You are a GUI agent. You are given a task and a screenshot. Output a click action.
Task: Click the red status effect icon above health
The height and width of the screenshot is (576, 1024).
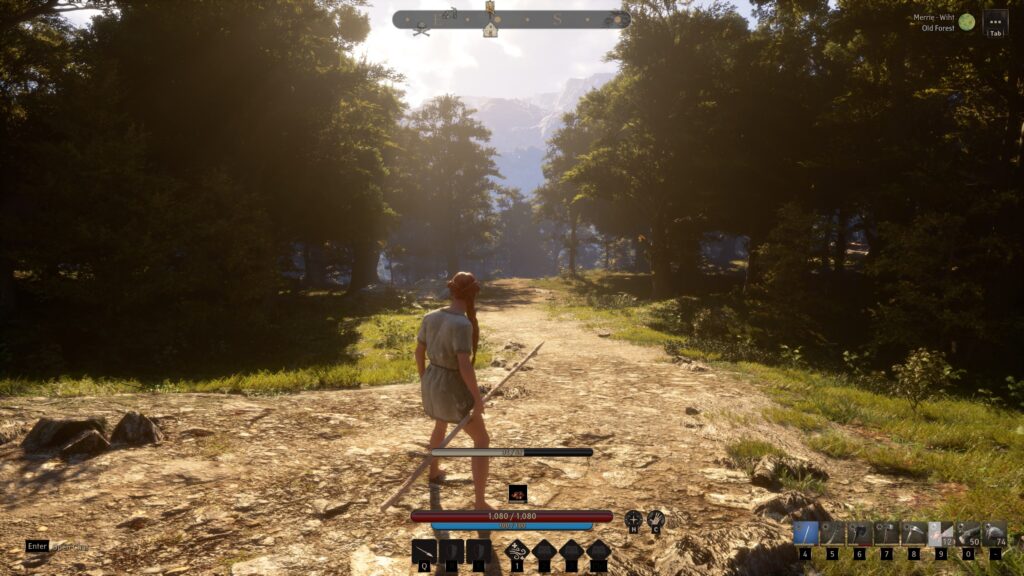[x=517, y=493]
